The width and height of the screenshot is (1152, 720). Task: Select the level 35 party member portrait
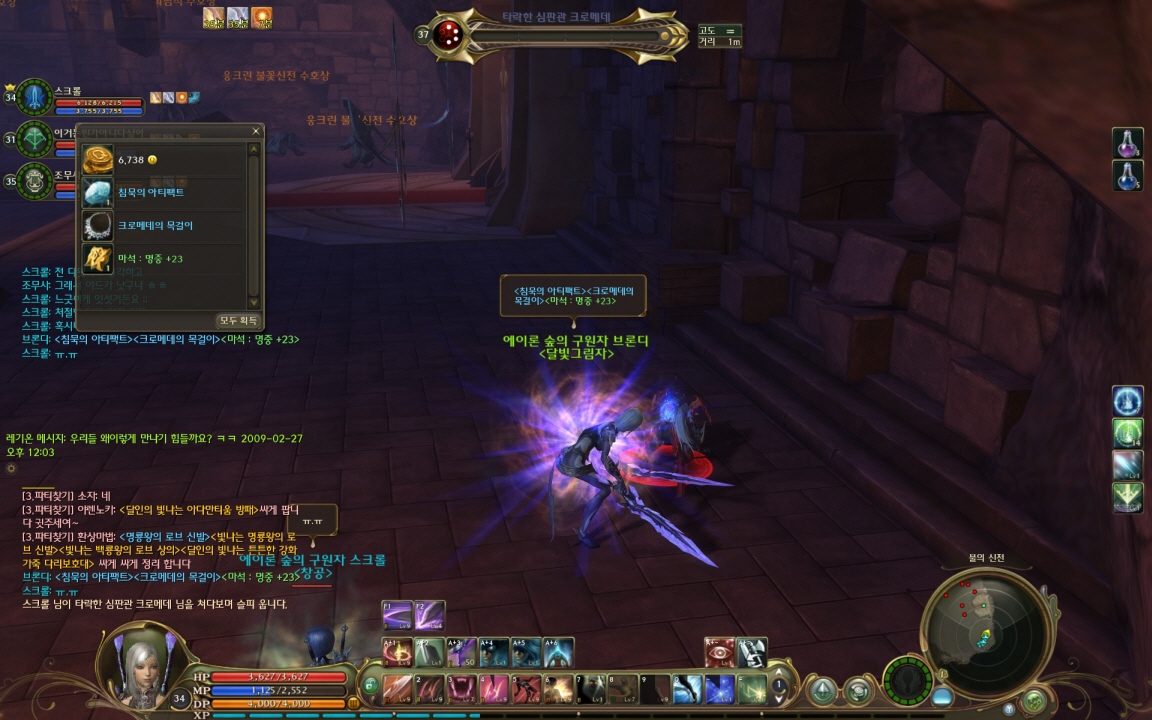pos(35,180)
